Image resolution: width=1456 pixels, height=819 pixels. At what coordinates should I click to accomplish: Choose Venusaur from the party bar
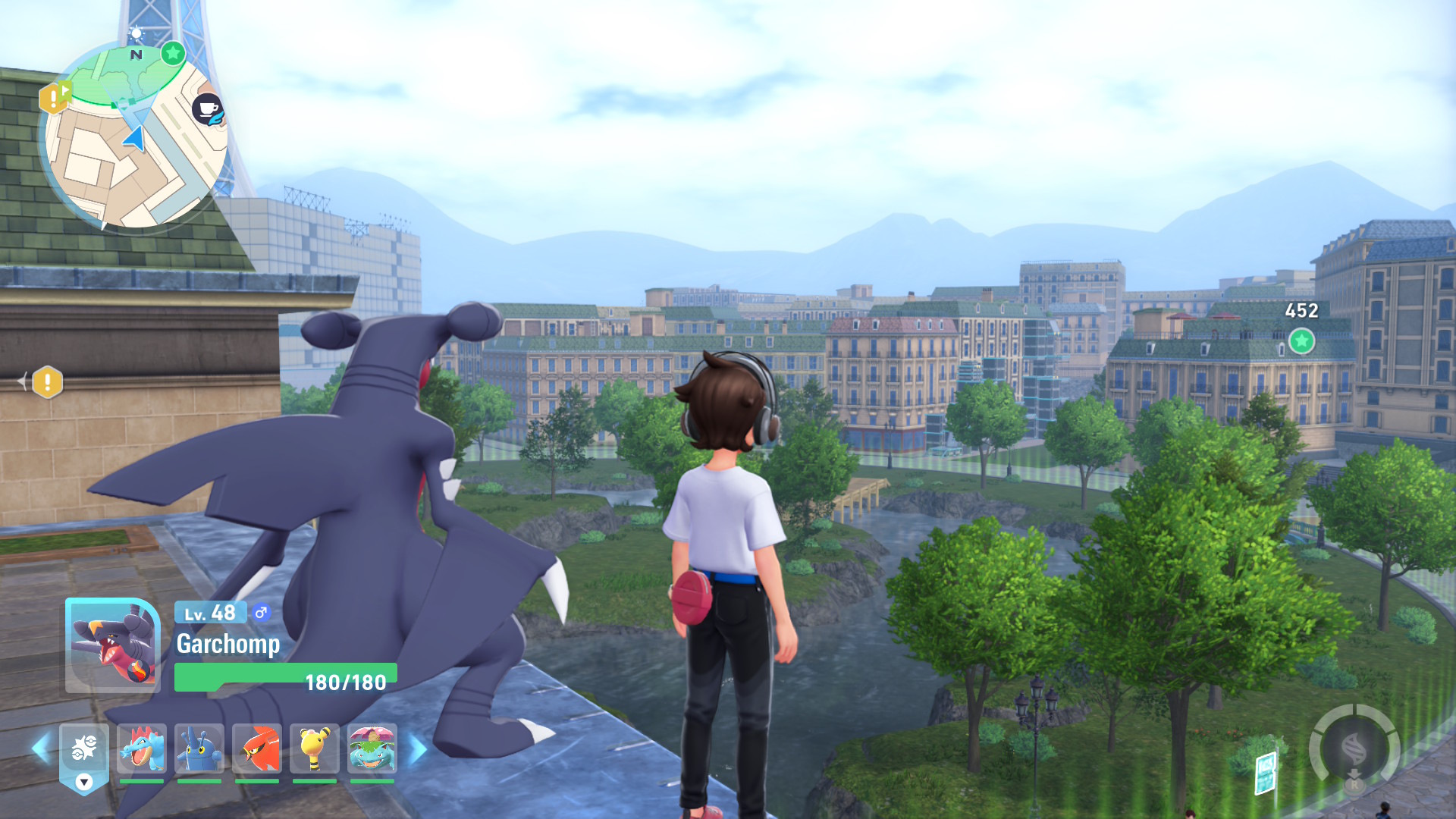click(372, 748)
